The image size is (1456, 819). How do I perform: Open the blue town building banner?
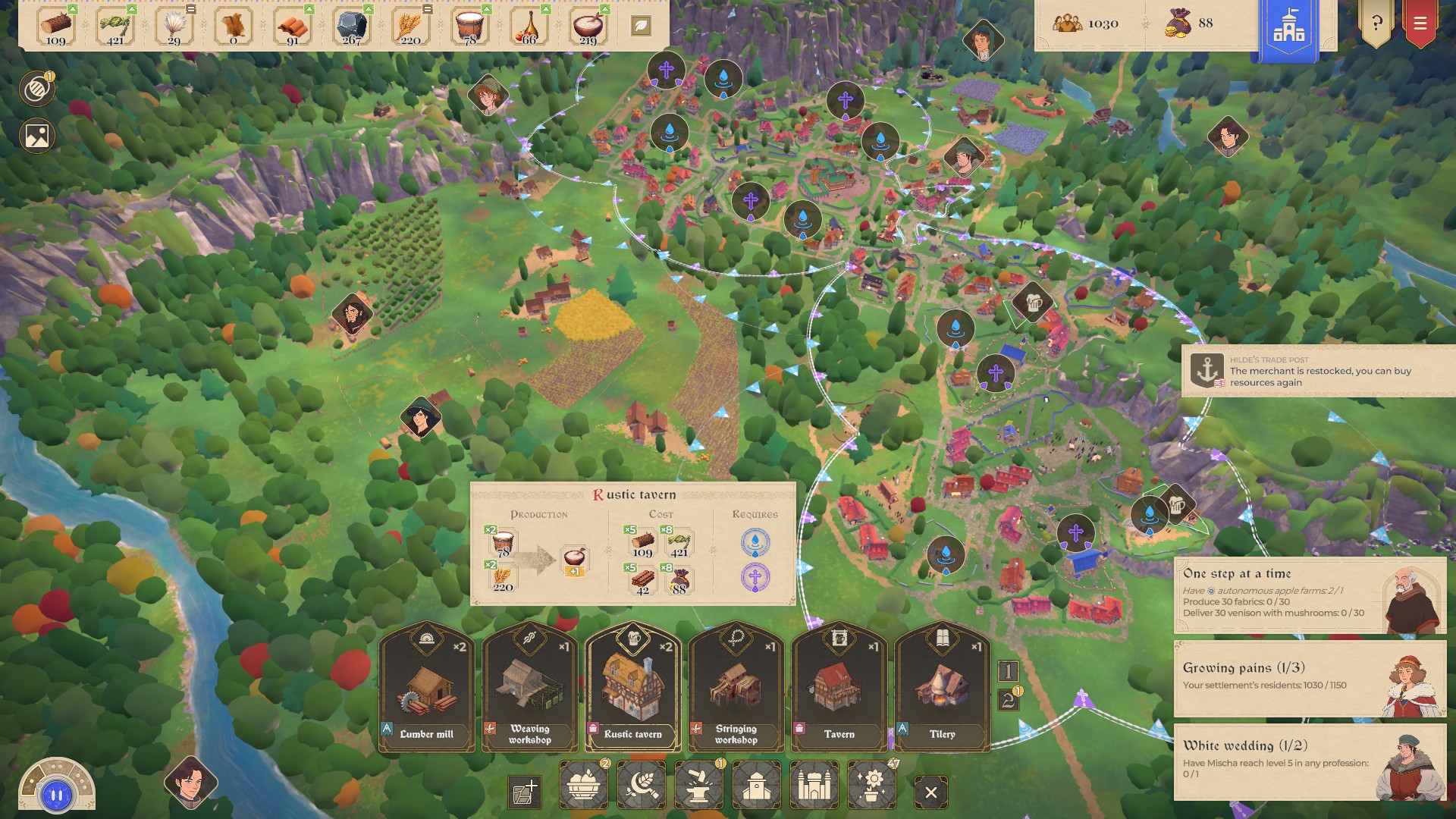point(1289,29)
